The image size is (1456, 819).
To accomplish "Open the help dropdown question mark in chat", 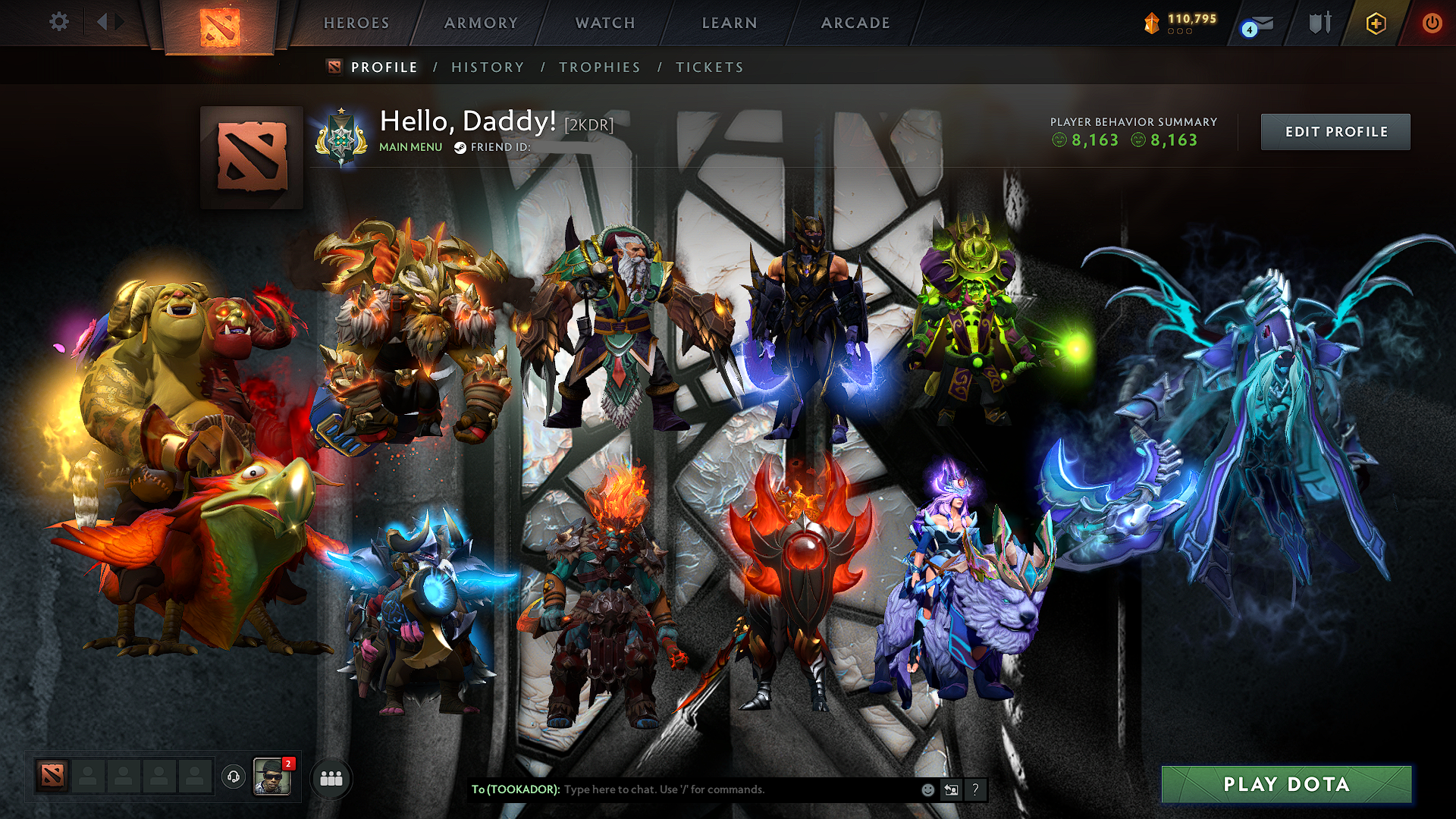I will tap(976, 789).
